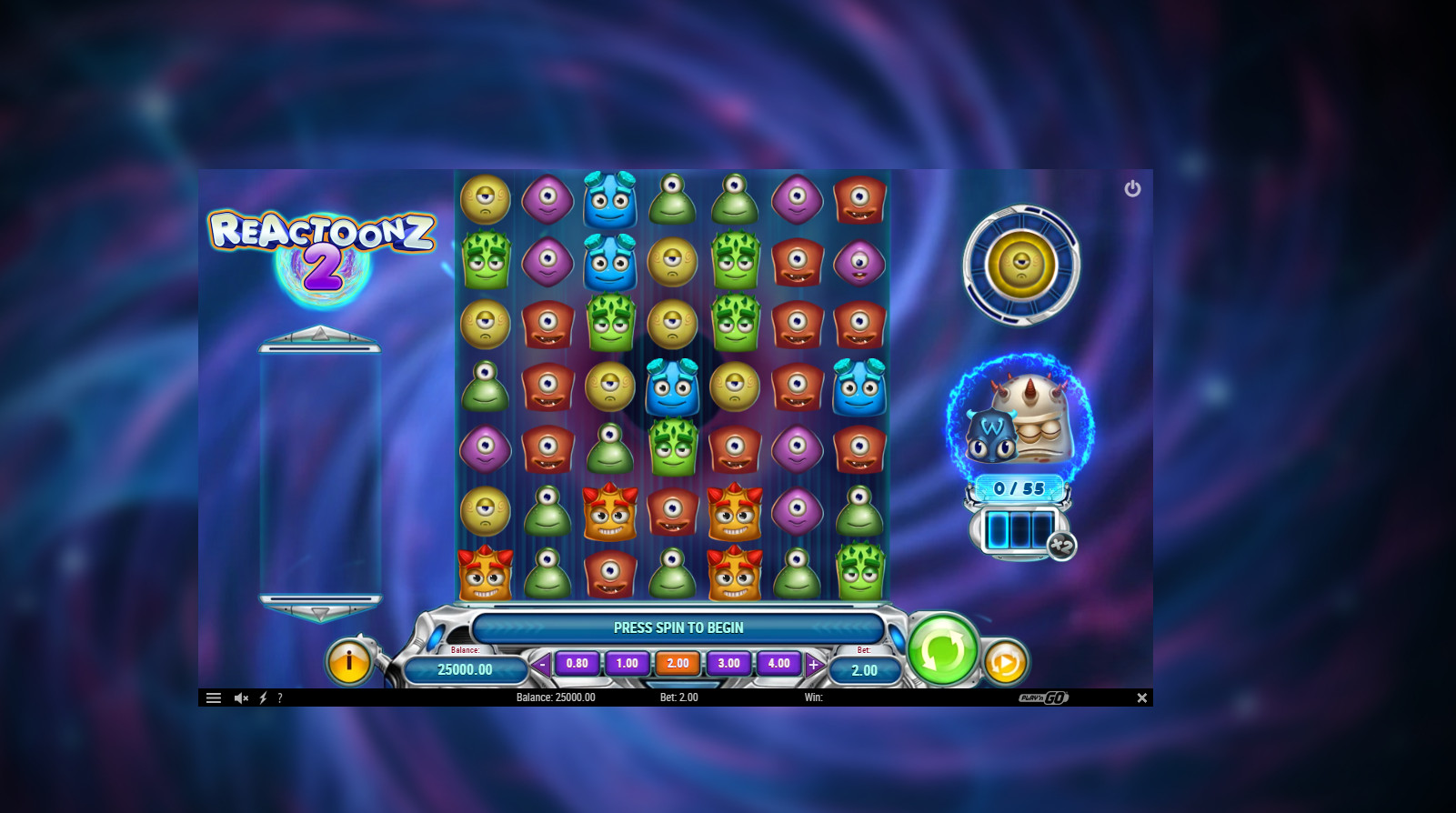Screen dimensions: 1456x813
Task: Open the hamburger menu
Action: pos(214,698)
